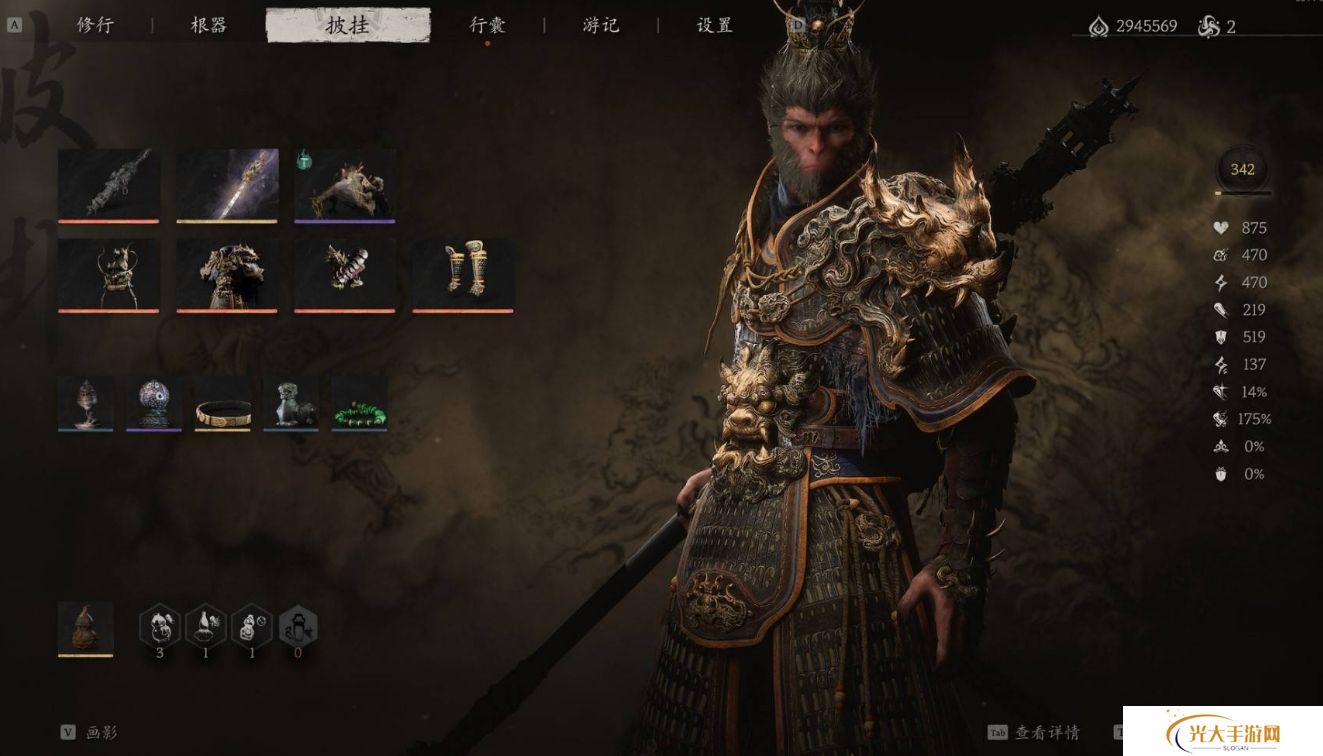
Task: Select the gourd slot
Action: point(86,628)
